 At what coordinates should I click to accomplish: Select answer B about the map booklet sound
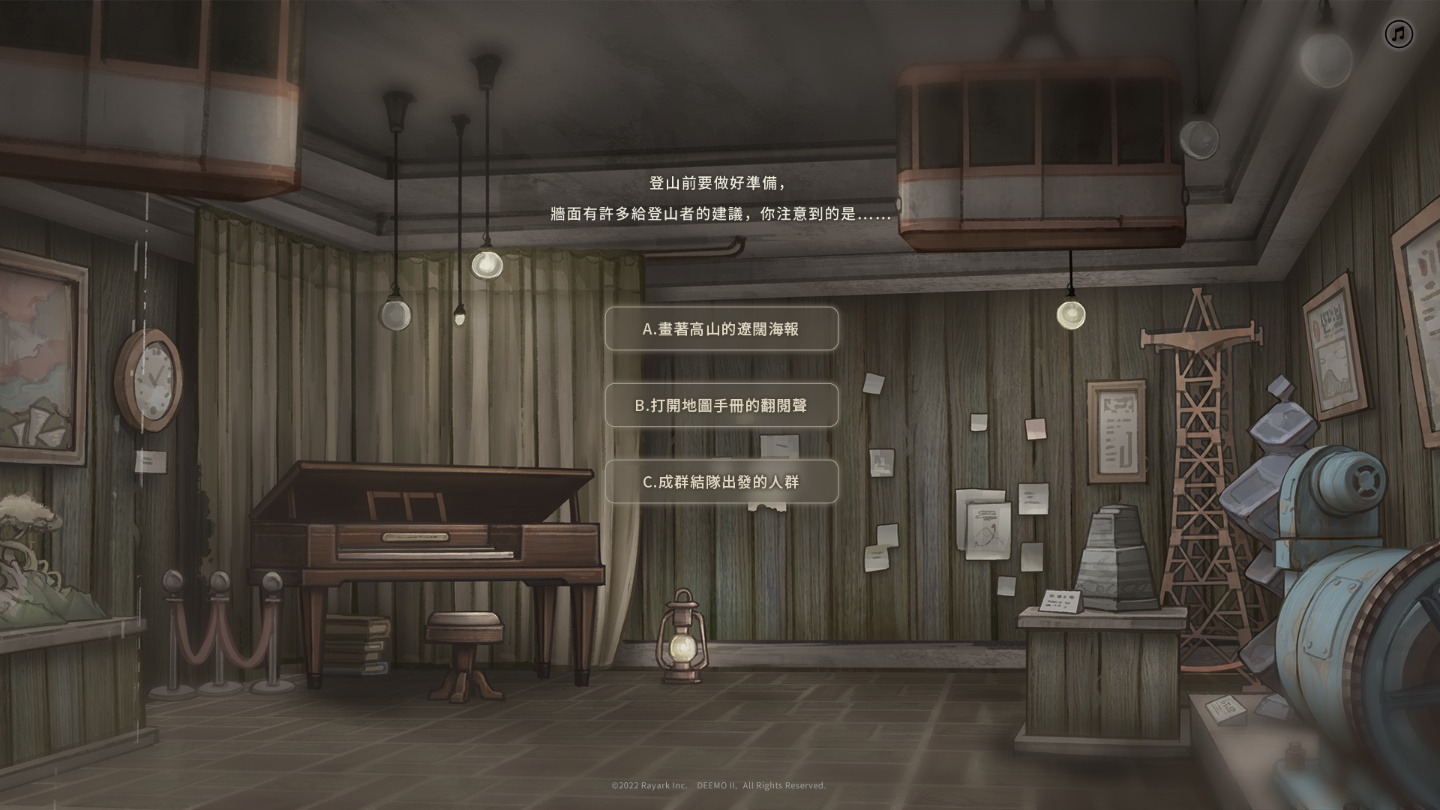tap(721, 405)
